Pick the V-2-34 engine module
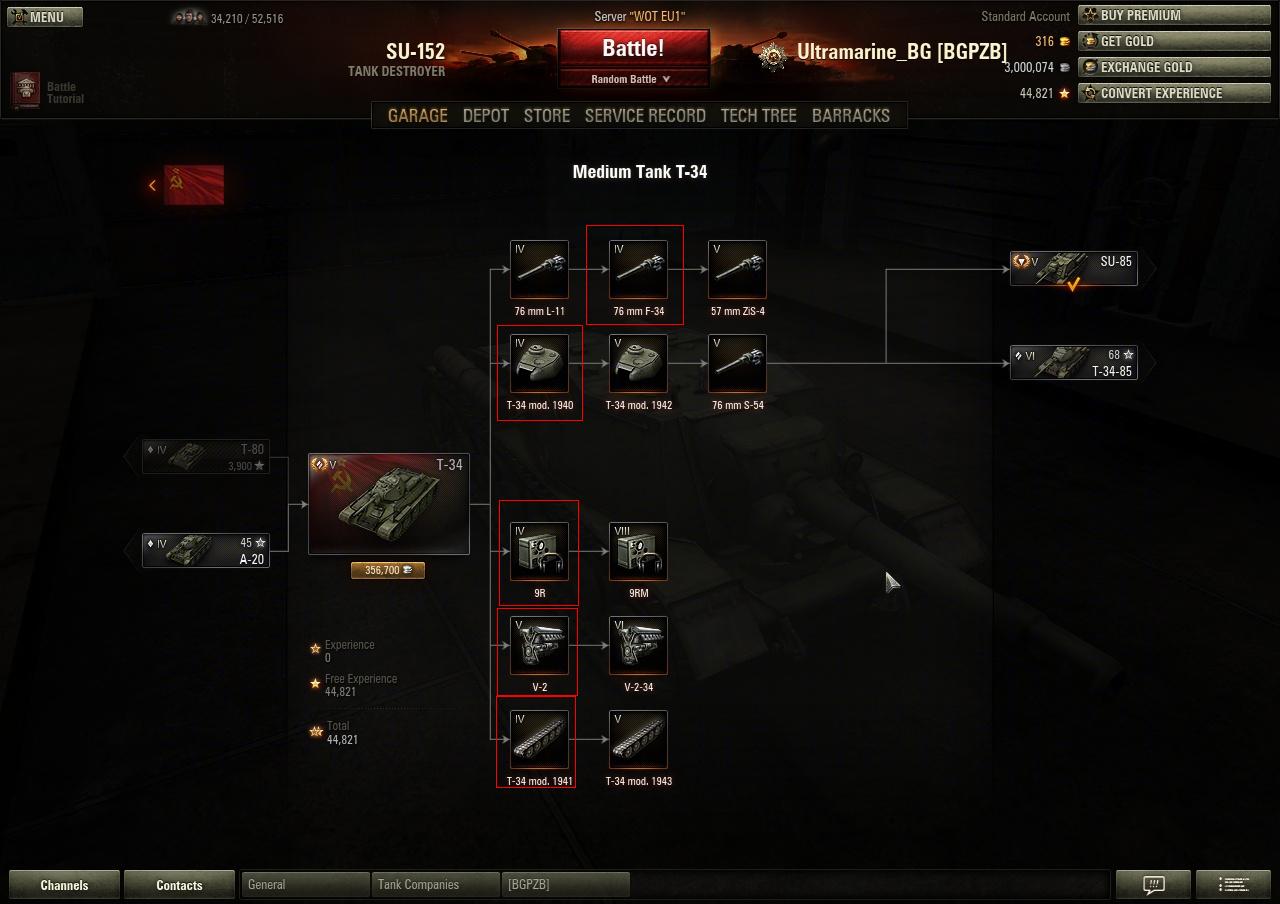 638,645
